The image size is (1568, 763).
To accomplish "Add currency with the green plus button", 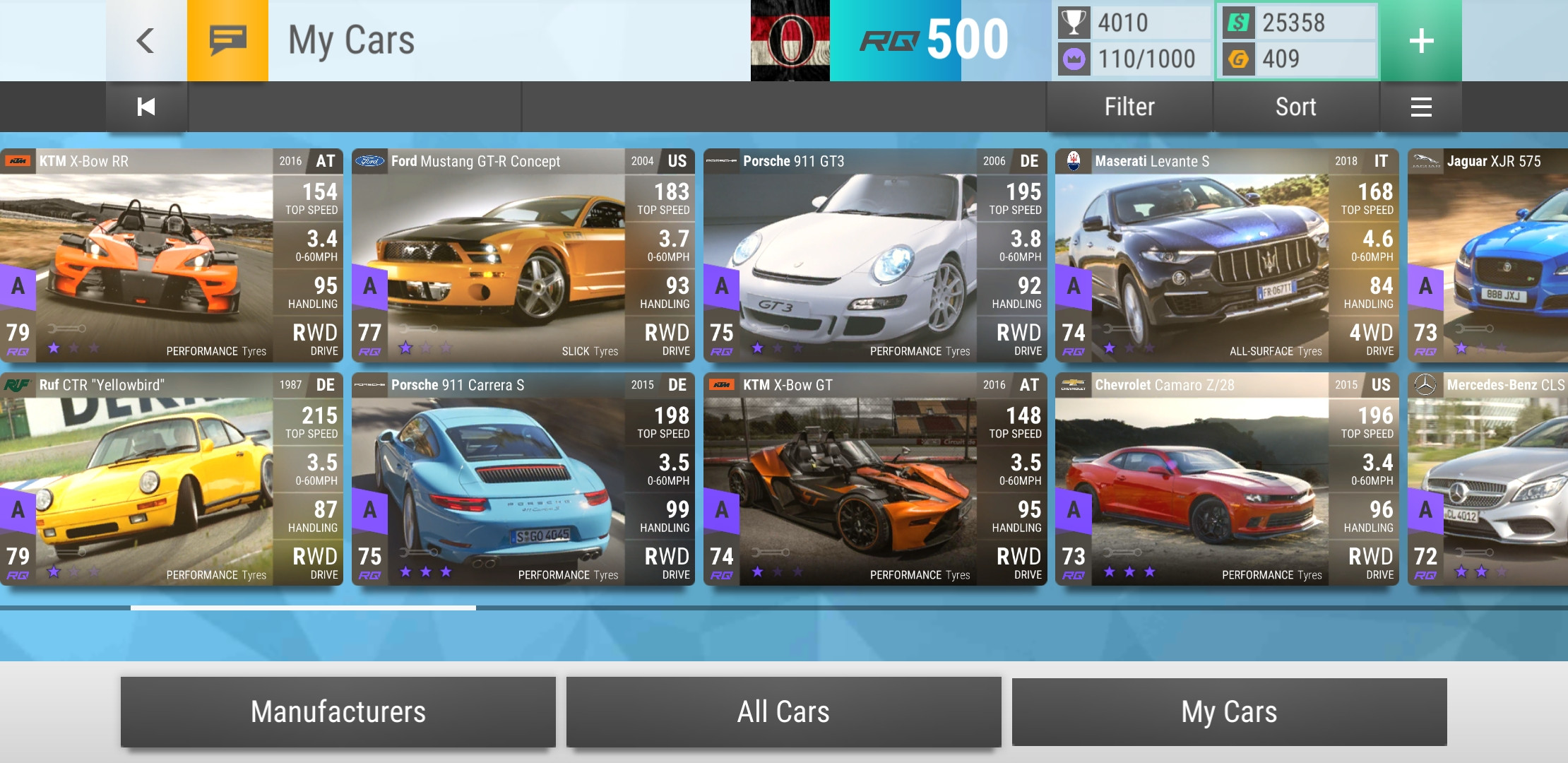I will pos(1421,40).
